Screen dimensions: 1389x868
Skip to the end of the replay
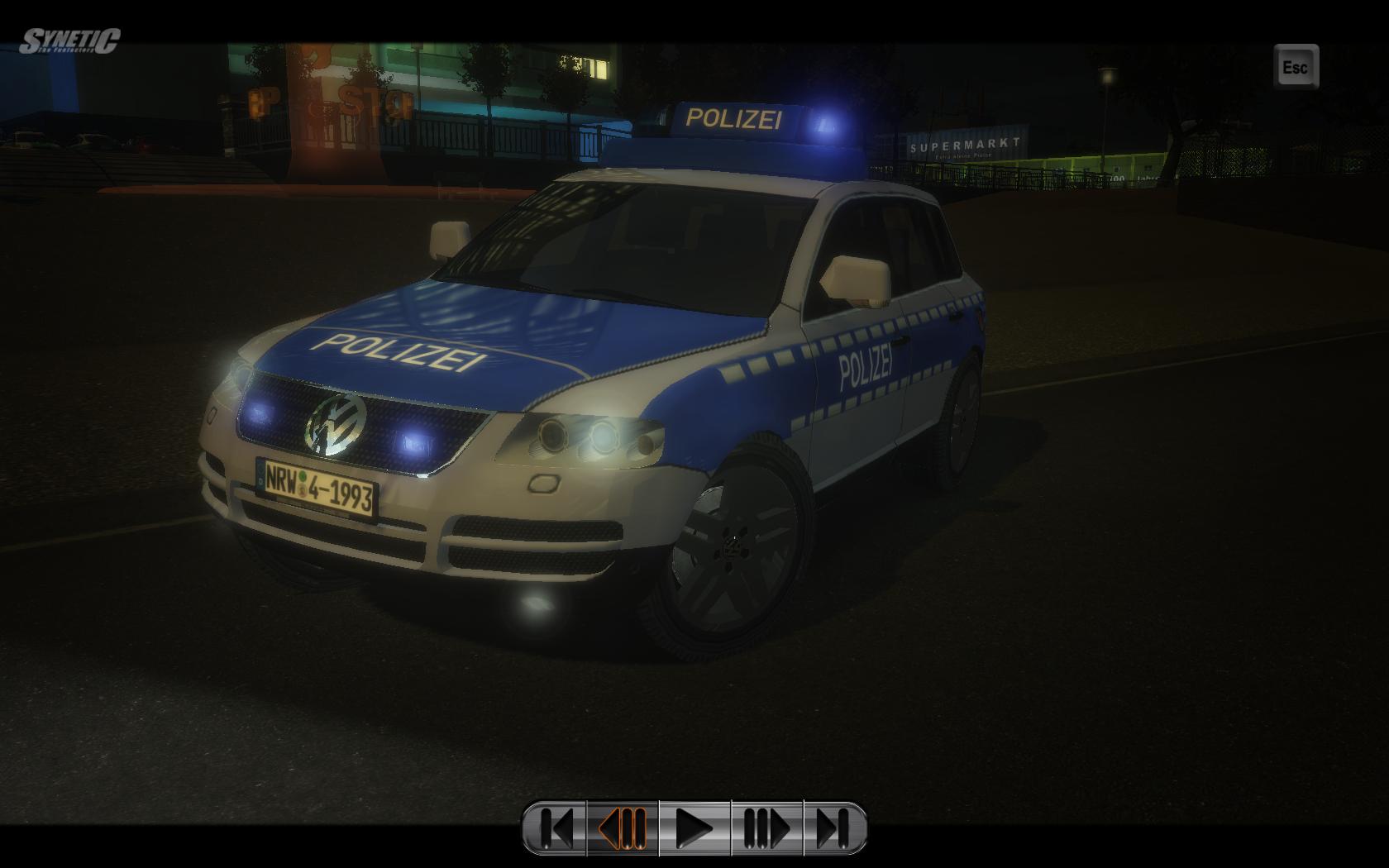pos(833,827)
